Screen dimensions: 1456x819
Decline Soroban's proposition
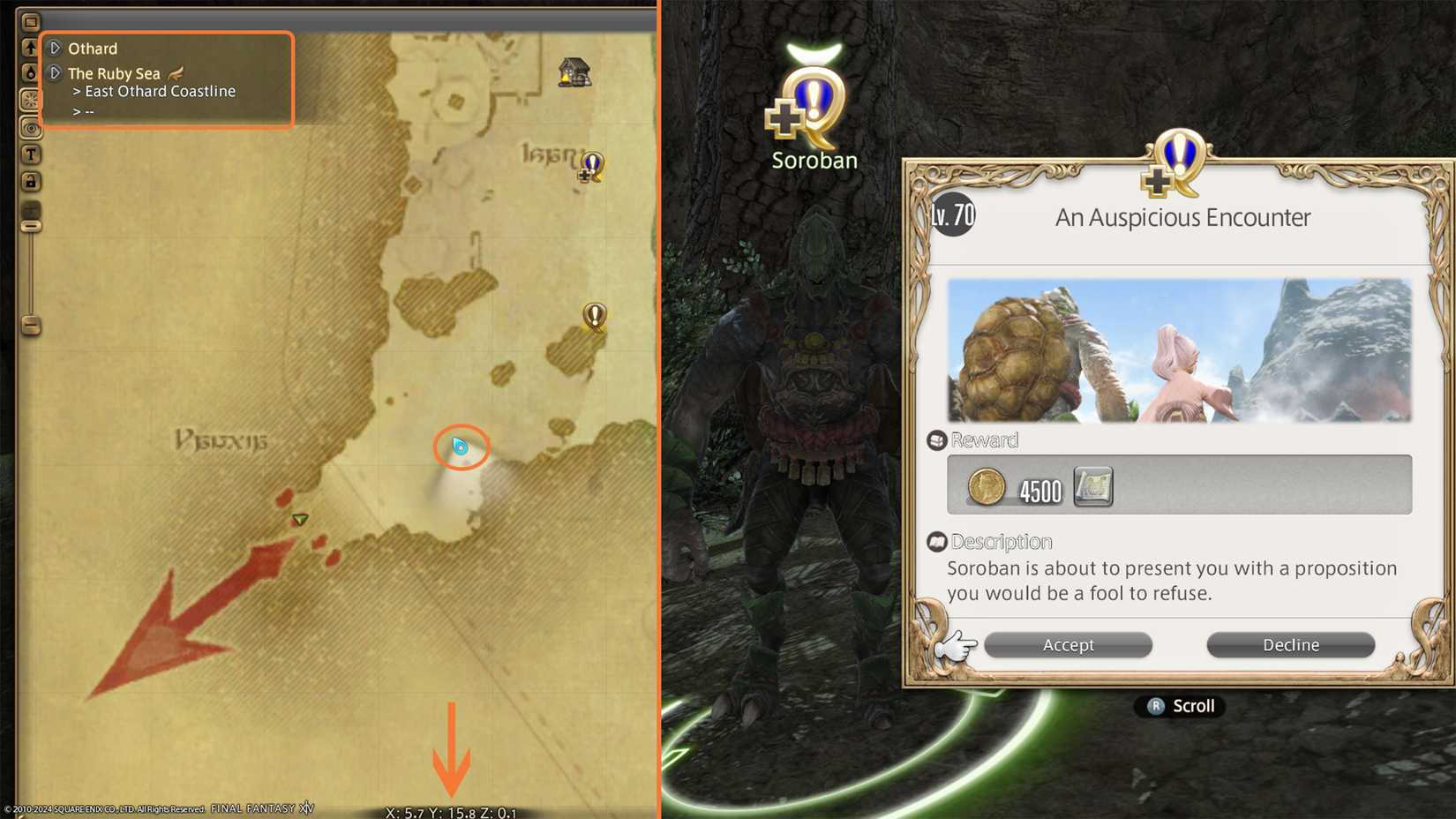coord(1290,644)
